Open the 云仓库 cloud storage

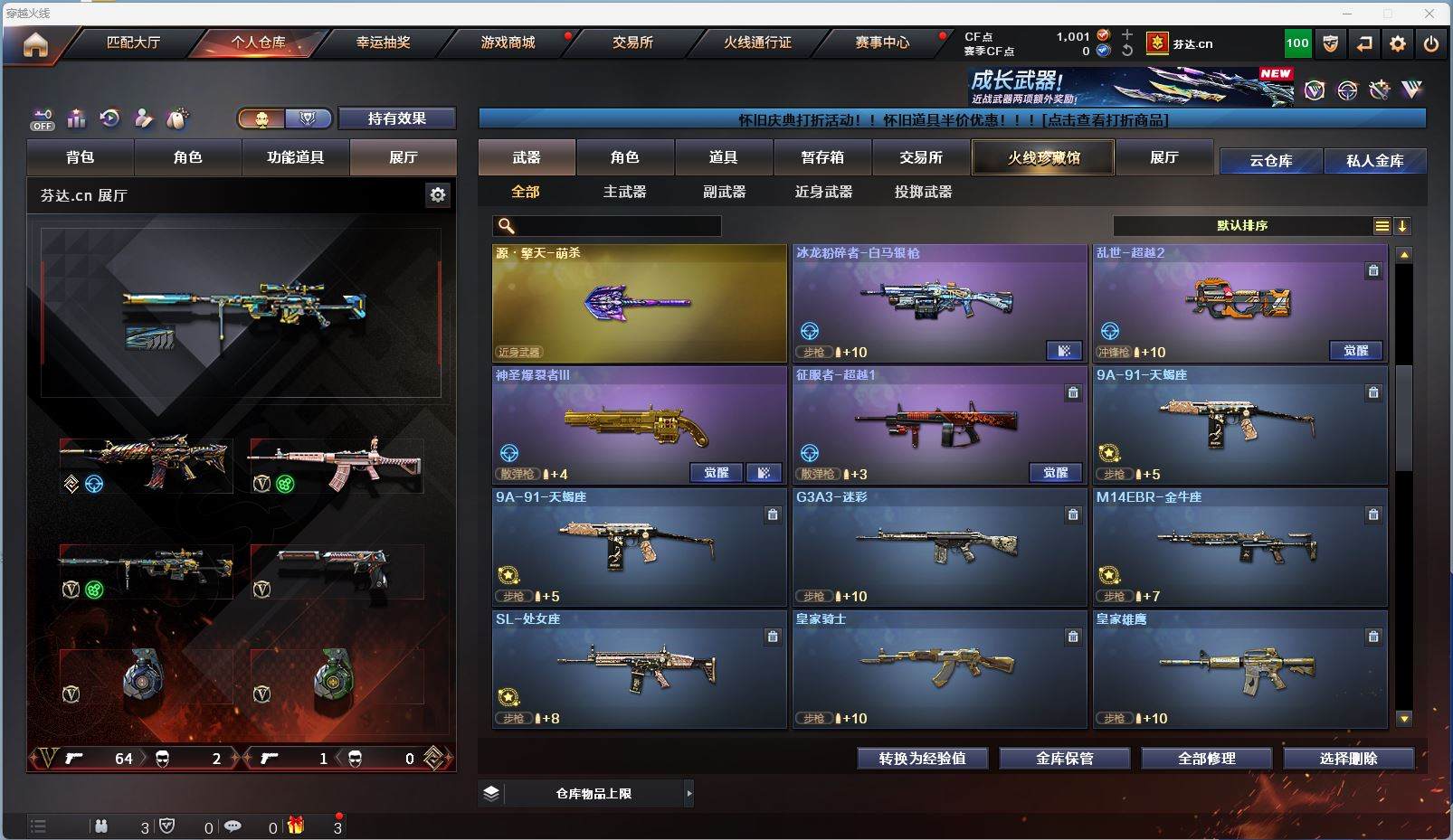click(x=1270, y=161)
